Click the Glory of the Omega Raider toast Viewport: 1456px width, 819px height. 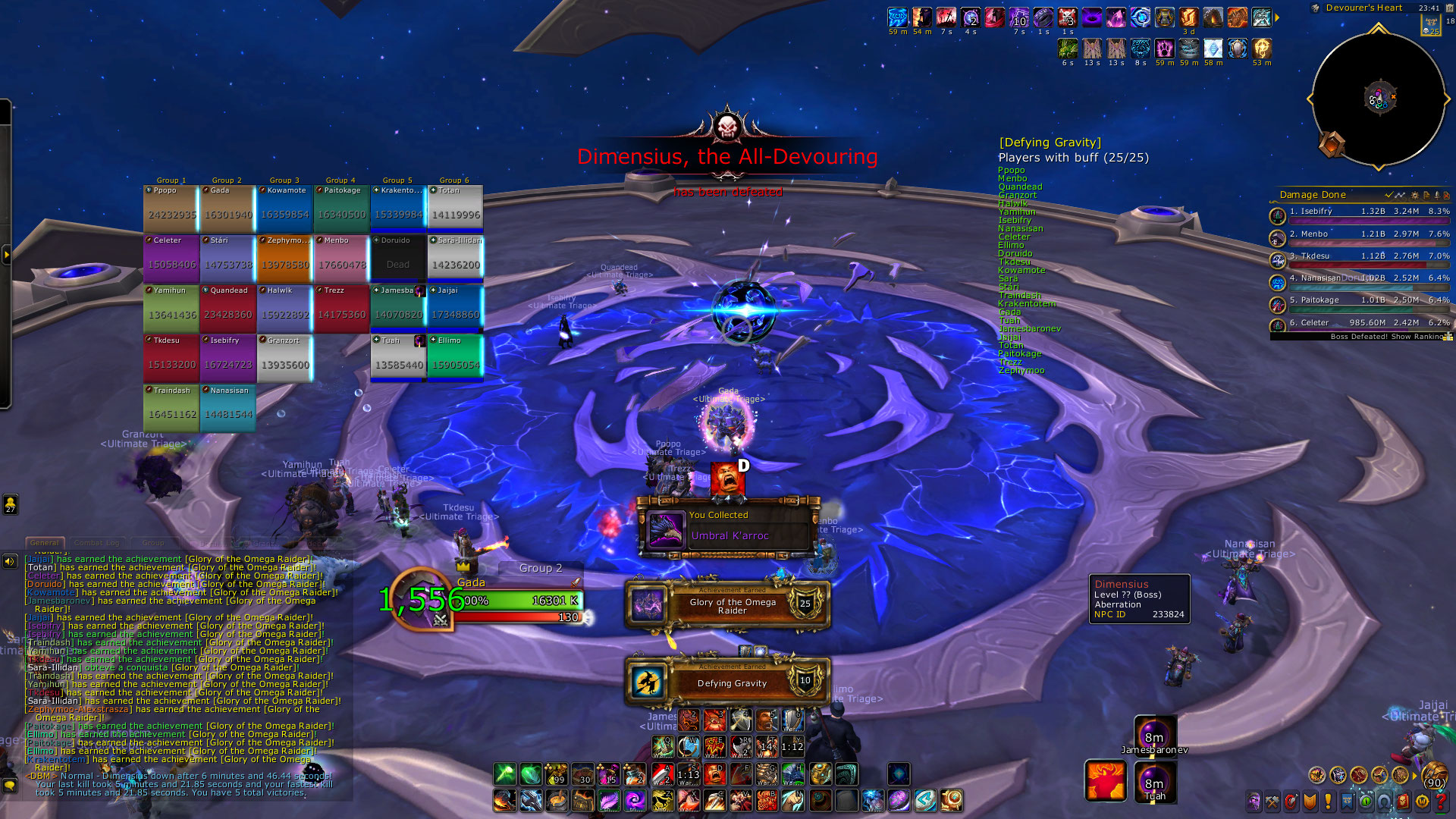pos(728,606)
